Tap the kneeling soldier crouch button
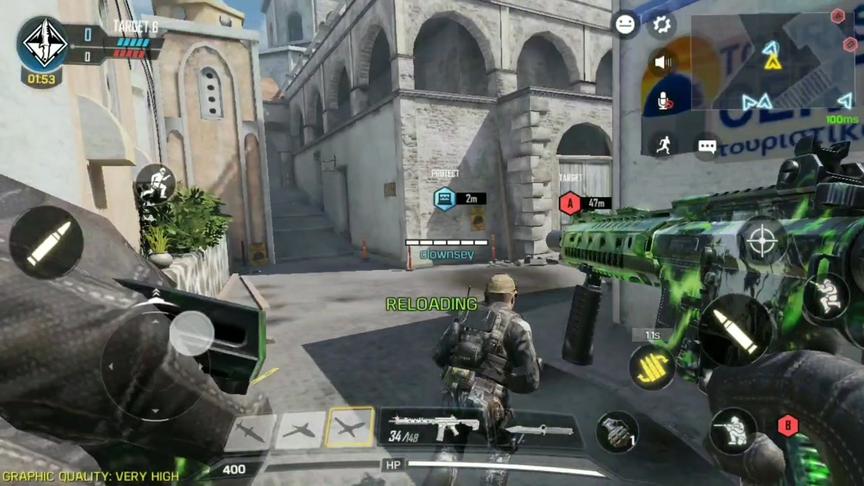This screenshot has width=864, height=486. coord(733,431)
